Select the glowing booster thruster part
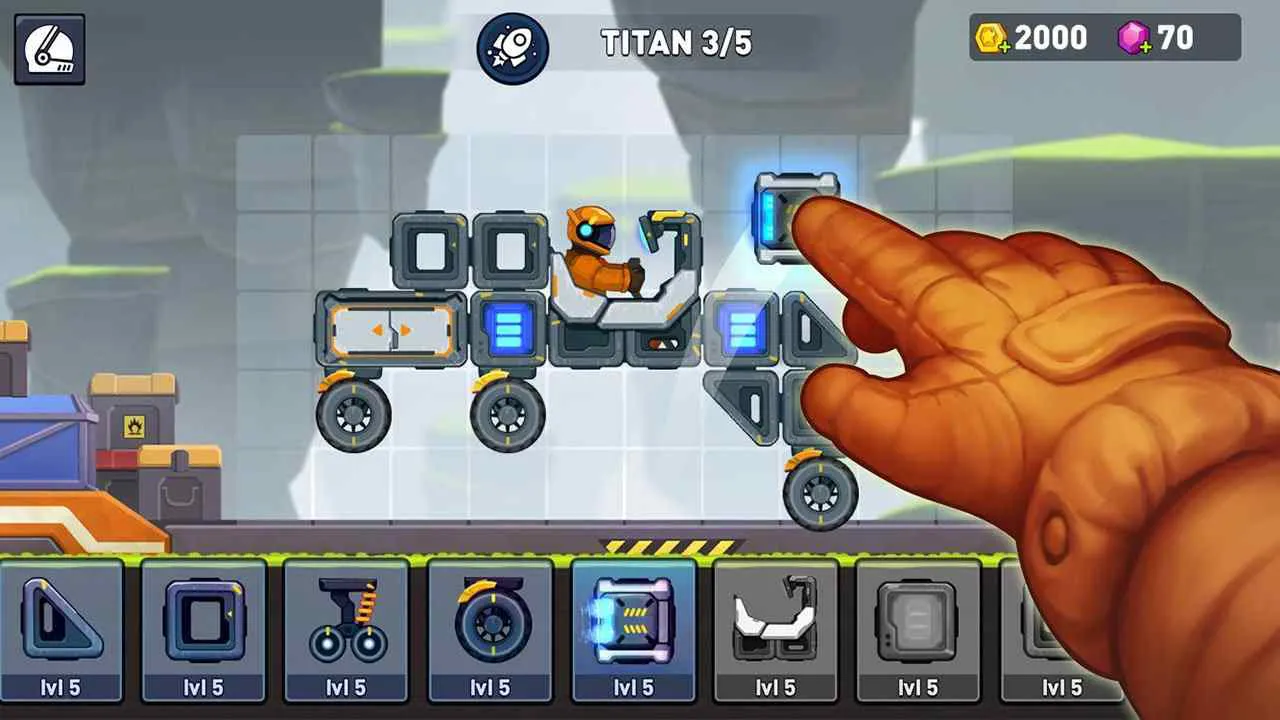 (634, 620)
